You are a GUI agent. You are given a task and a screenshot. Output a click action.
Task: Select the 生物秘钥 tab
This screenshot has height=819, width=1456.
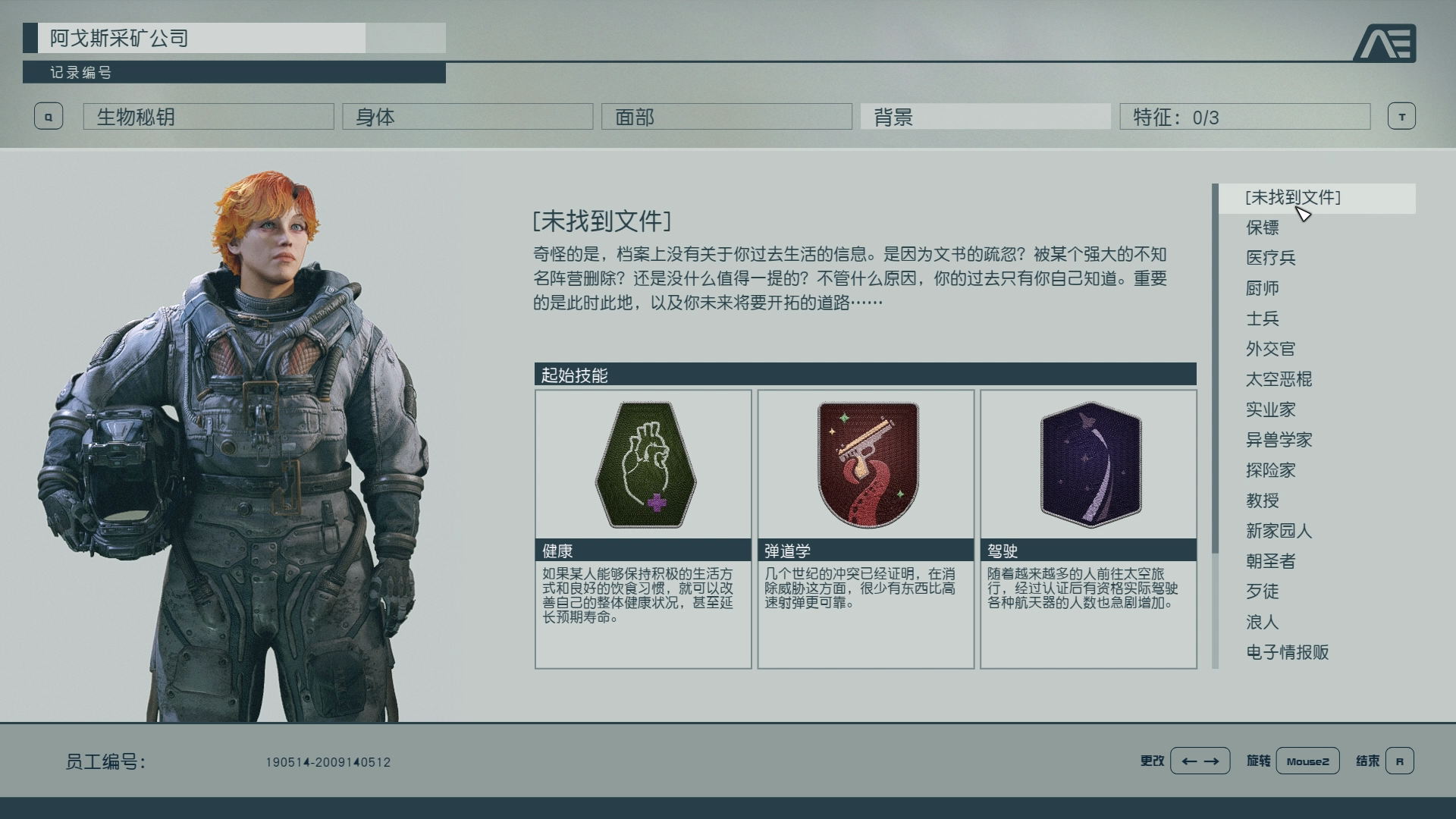[x=208, y=116]
